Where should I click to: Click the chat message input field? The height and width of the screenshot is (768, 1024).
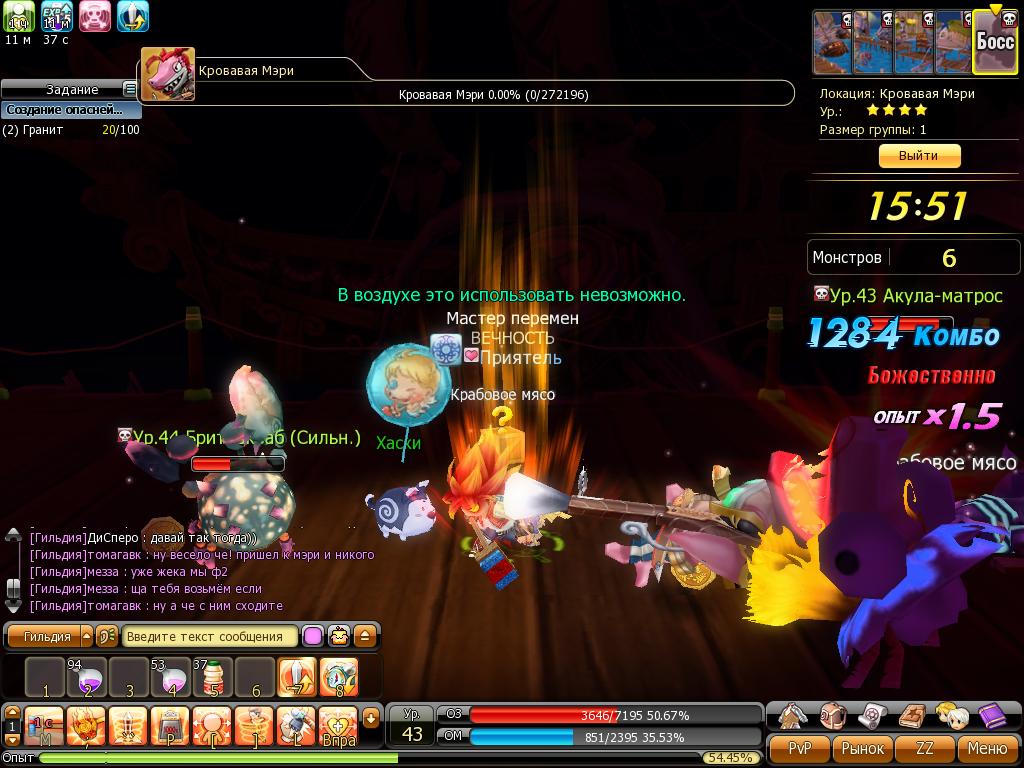point(211,636)
